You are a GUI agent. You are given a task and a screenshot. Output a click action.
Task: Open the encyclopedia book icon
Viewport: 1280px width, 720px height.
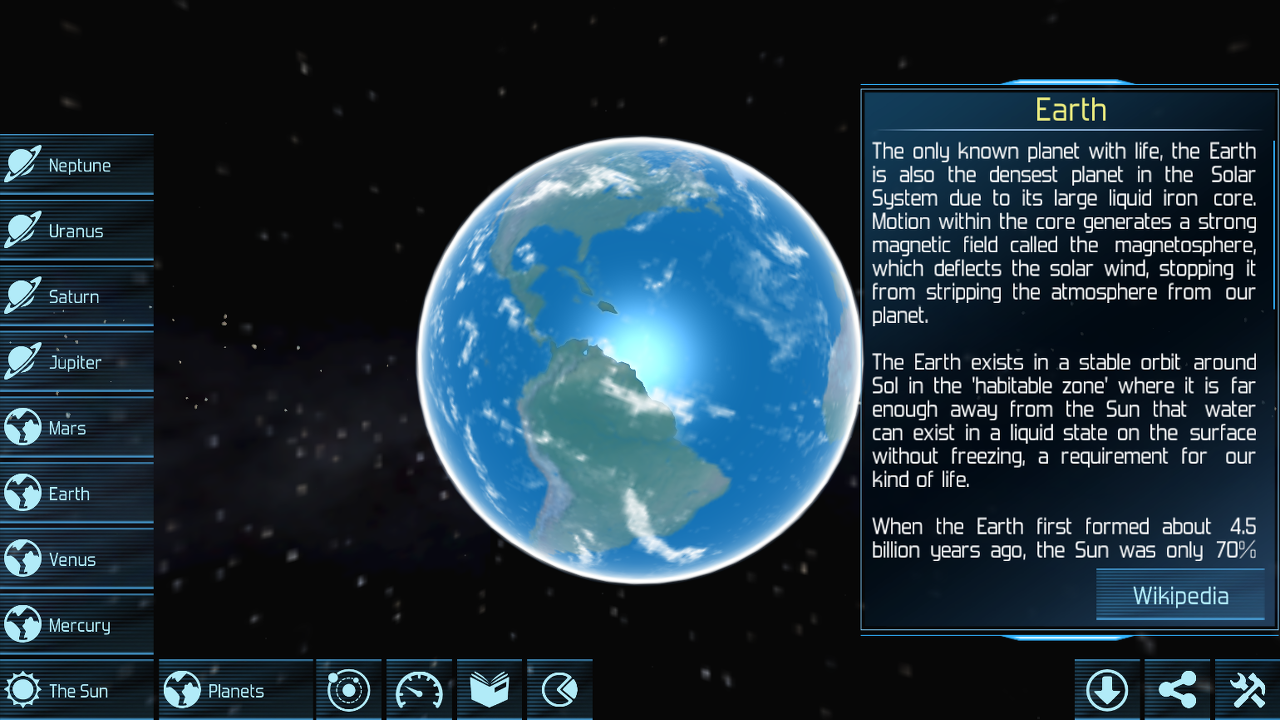click(x=489, y=689)
